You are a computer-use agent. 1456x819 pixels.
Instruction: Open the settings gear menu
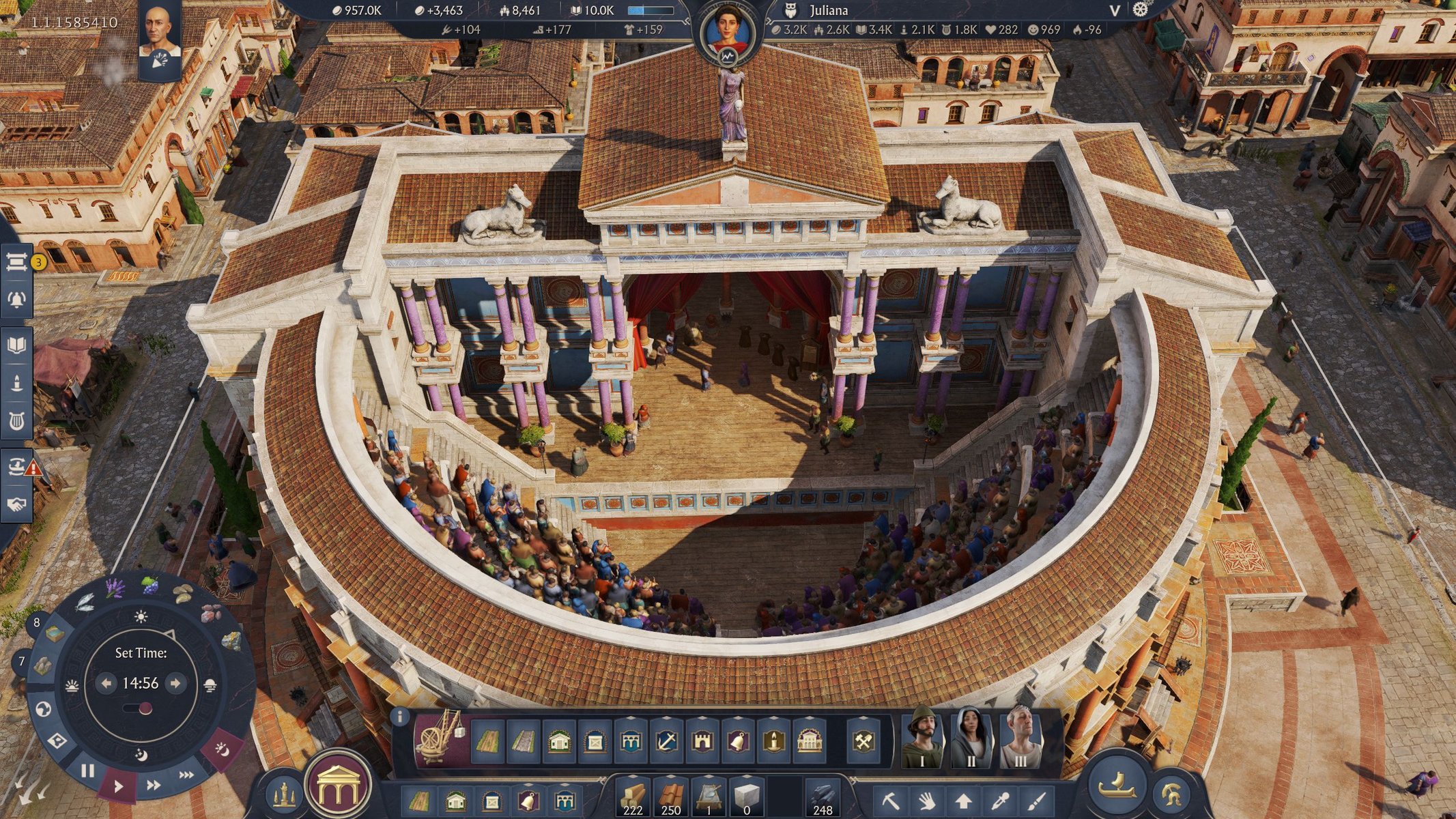(x=1141, y=10)
